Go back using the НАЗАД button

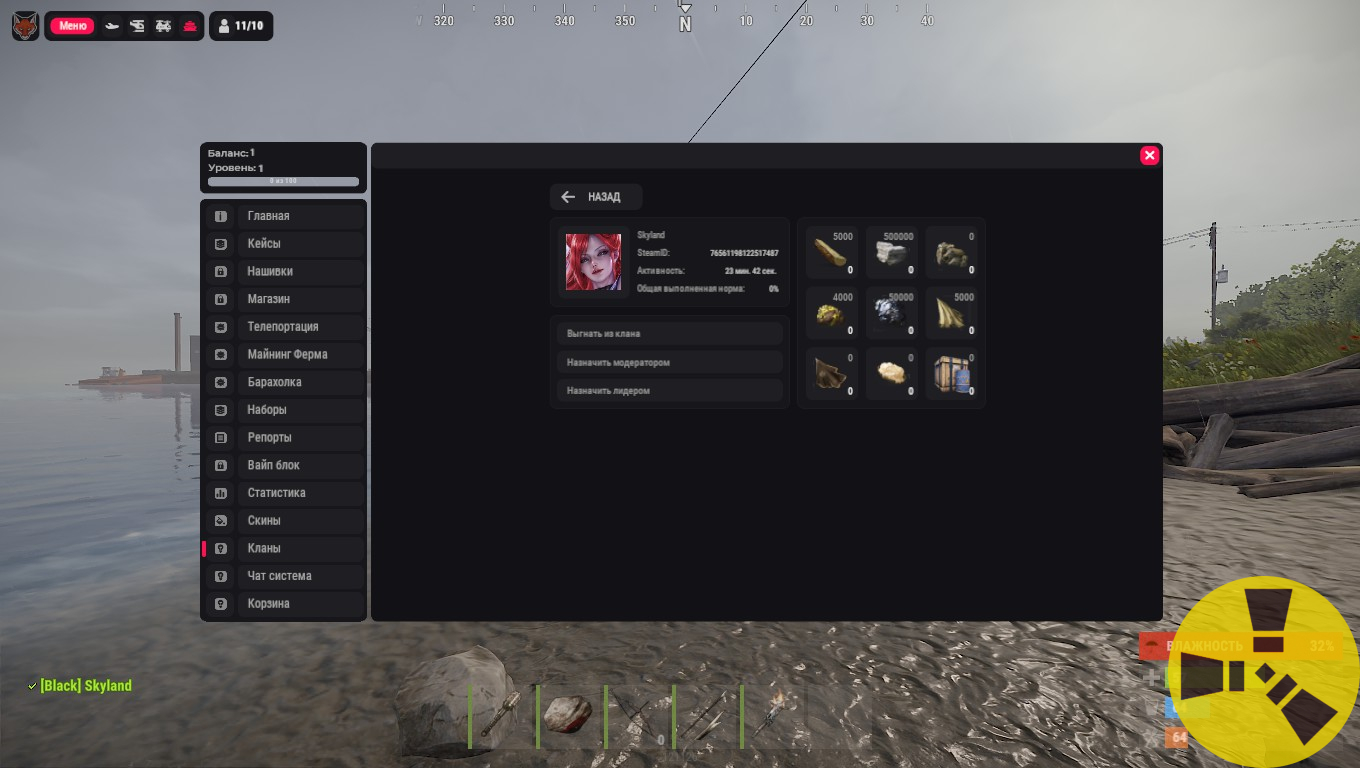pyautogui.click(x=595, y=197)
